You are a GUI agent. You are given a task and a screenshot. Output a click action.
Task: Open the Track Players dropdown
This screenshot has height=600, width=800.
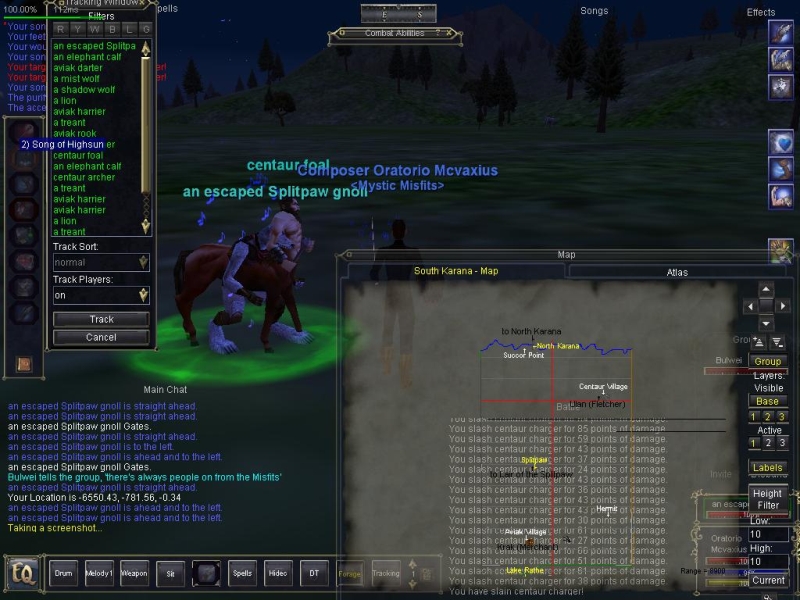[101, 295]
